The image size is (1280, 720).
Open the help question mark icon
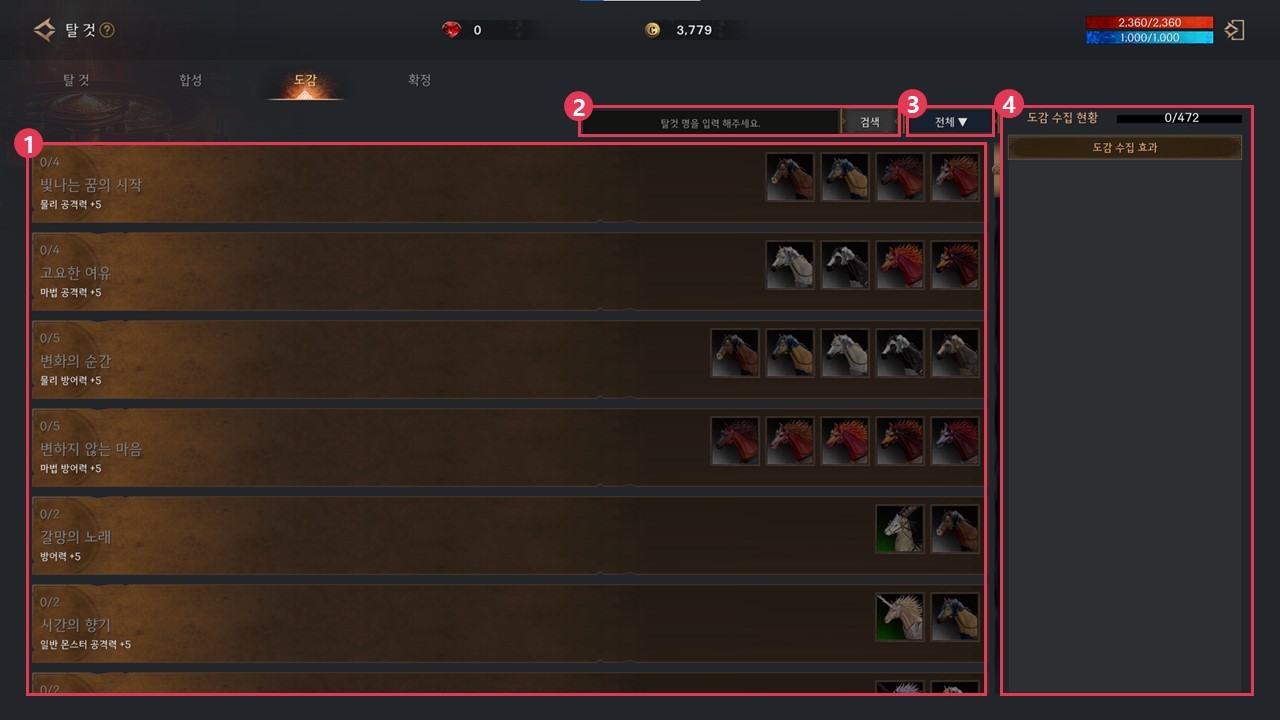click(x=107, y=30)
